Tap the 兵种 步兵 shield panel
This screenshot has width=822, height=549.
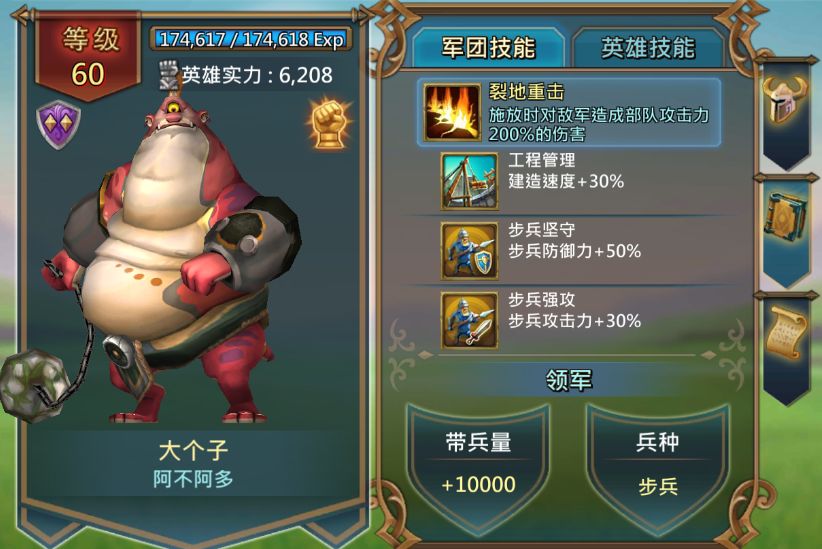click(657, 463)
